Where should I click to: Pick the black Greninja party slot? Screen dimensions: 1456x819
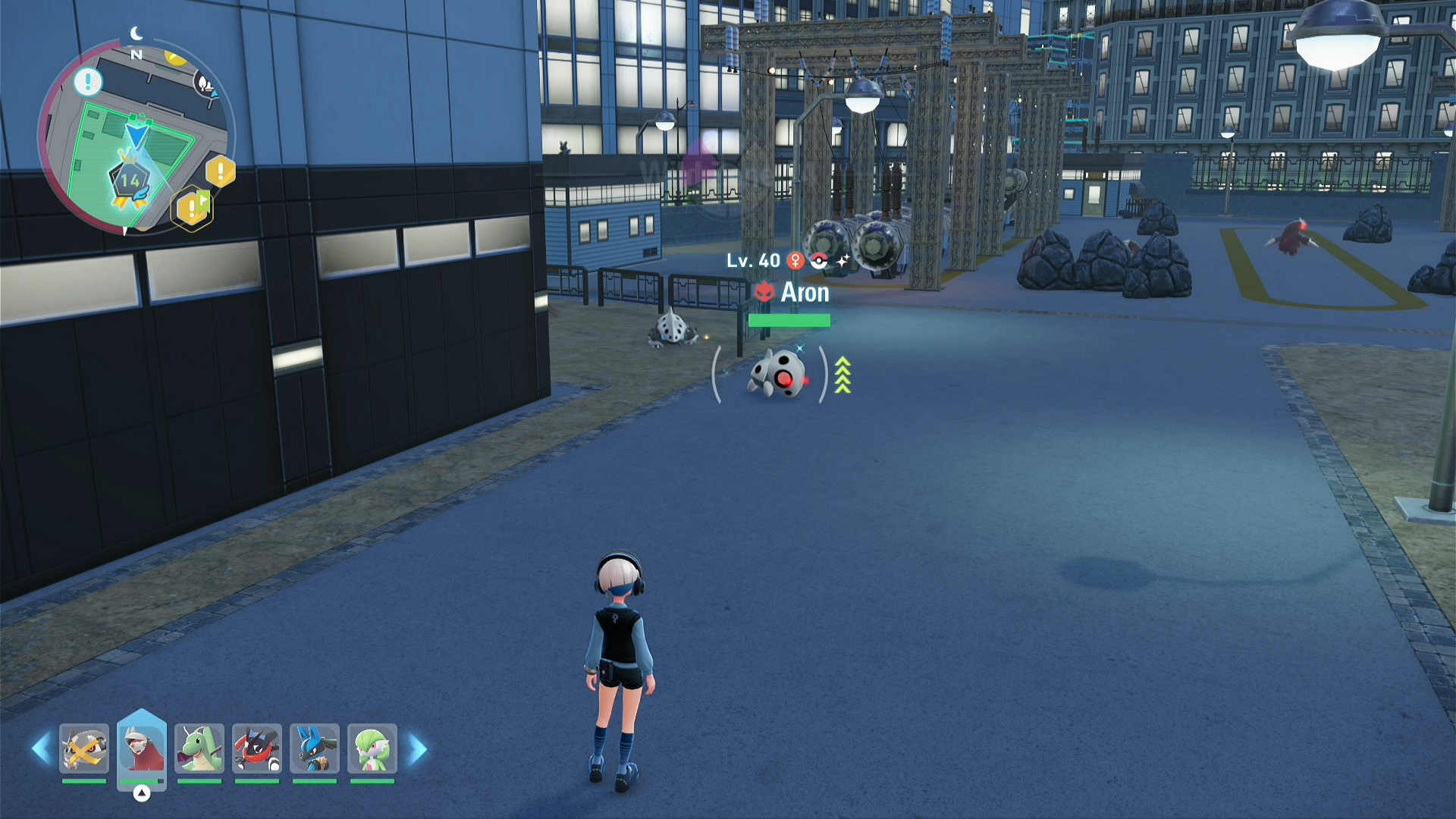[x=257, y=749]
